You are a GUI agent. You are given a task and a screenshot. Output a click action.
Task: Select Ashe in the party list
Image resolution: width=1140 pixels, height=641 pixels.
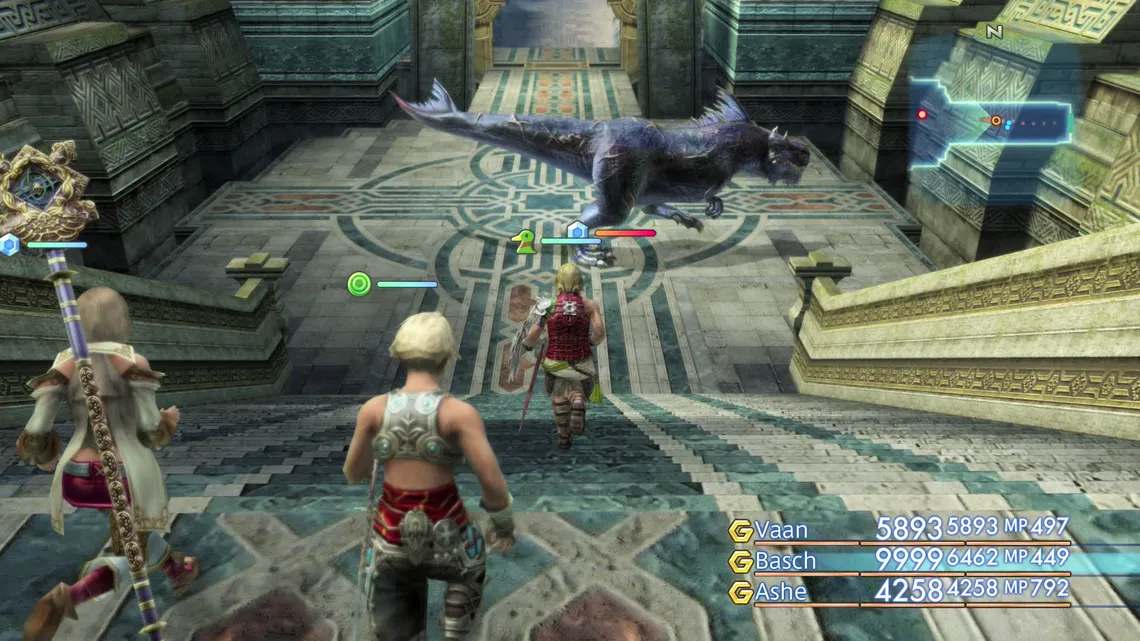click(781, 592)
